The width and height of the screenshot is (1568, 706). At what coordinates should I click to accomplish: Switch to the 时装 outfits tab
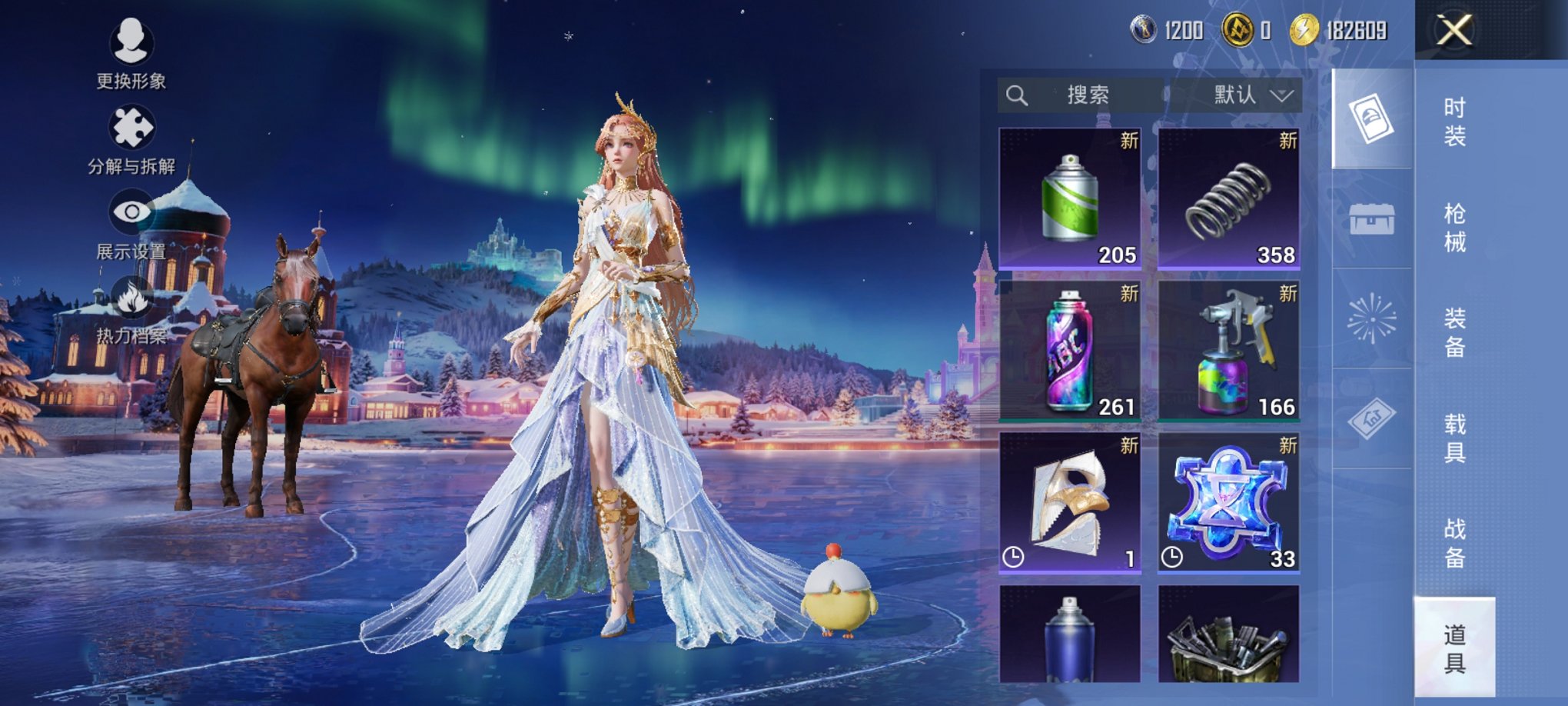tap(1454, 122)
